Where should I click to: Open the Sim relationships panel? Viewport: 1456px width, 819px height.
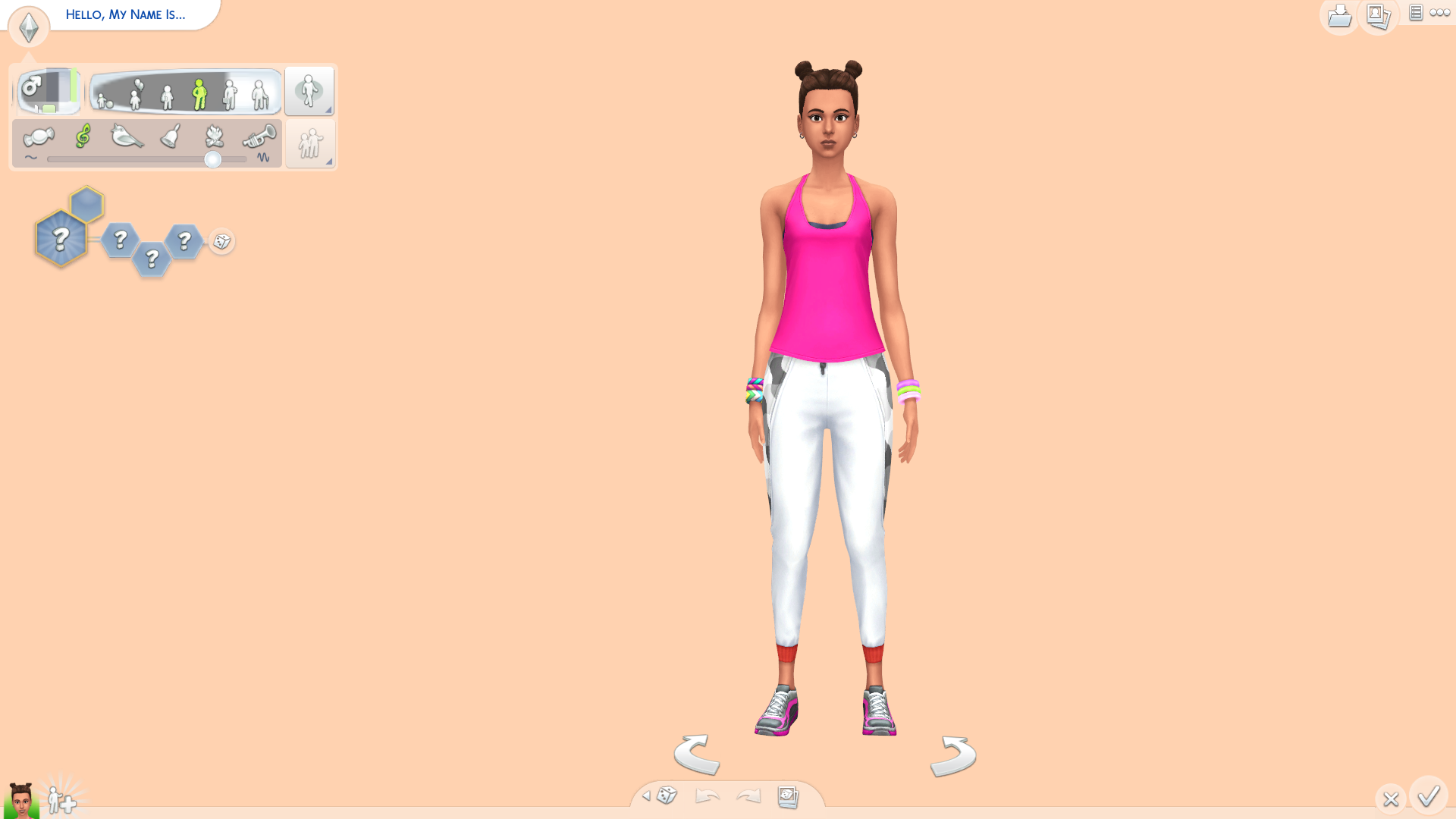309,143
